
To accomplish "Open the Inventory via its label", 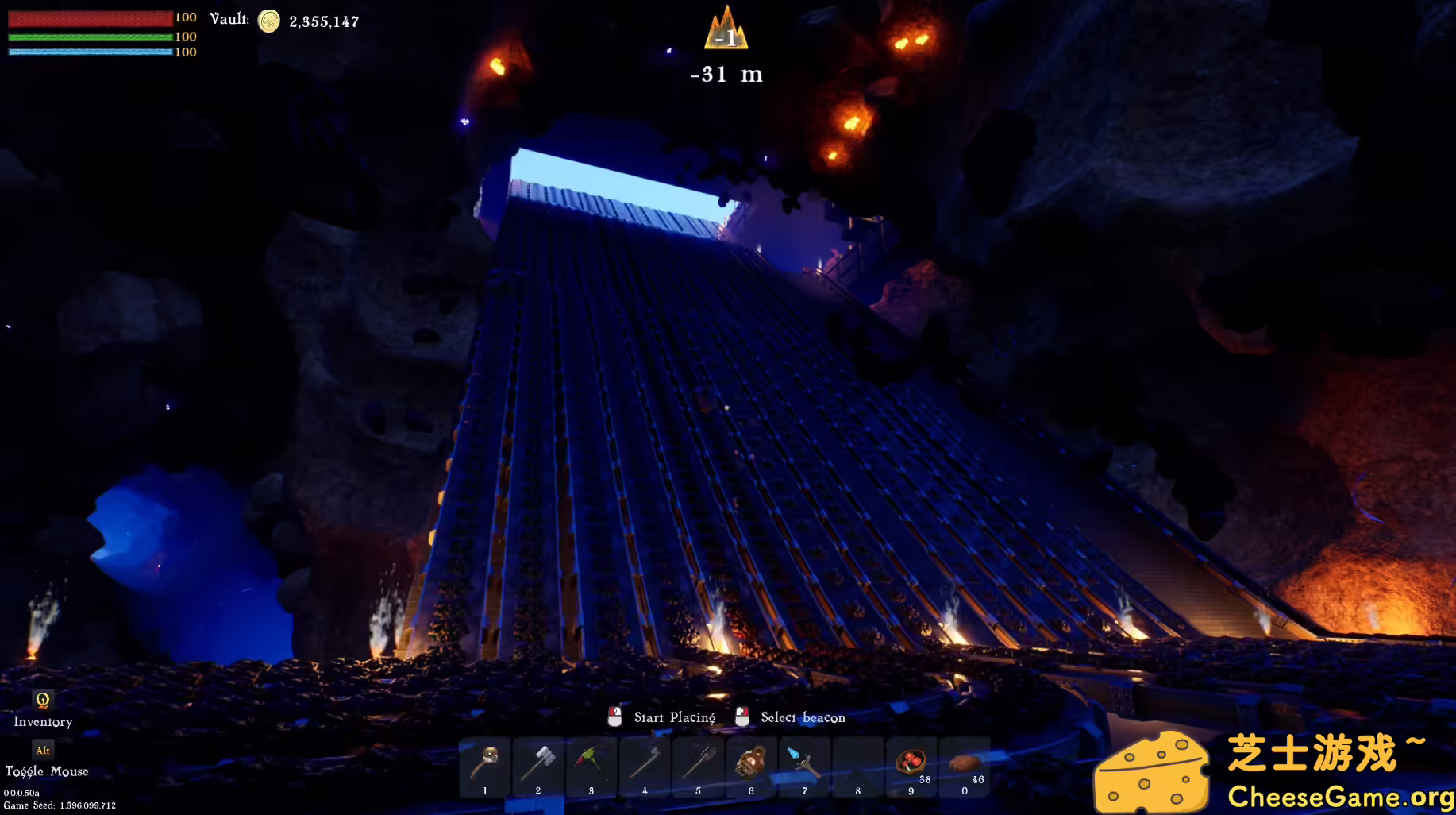I will 44,722.
